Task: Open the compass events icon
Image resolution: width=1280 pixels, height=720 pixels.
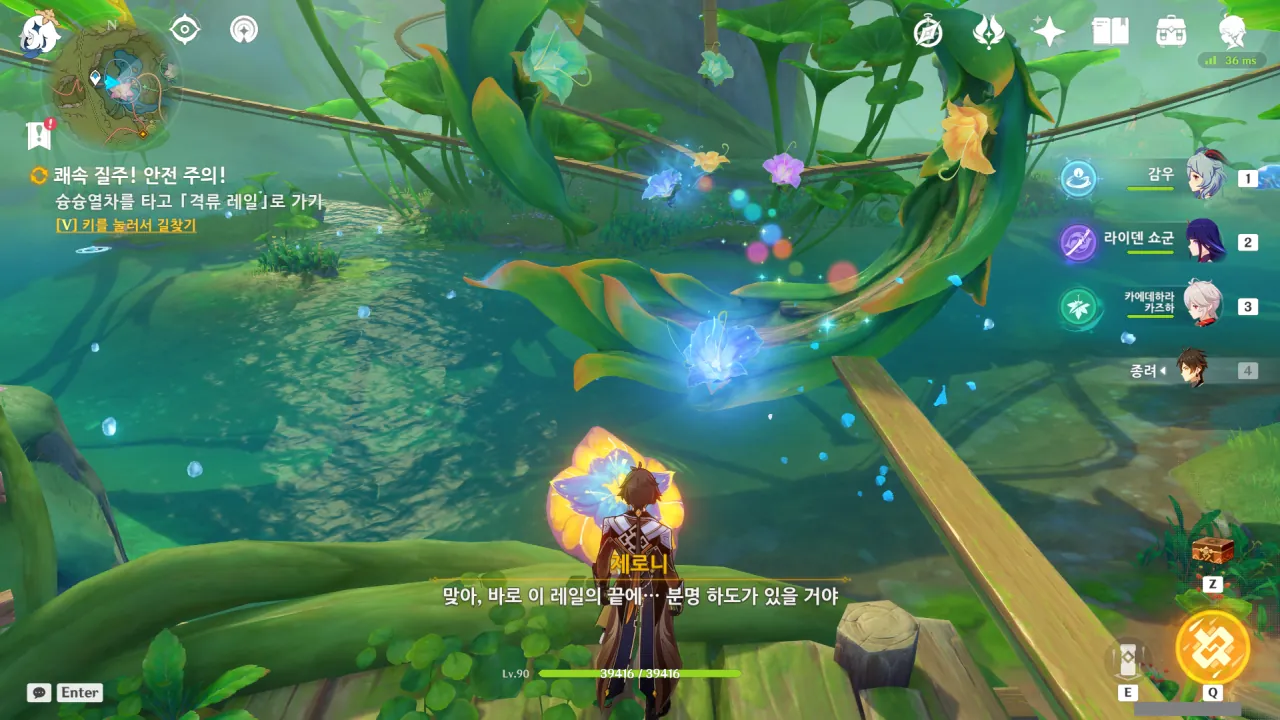Action: coord(928,32)
